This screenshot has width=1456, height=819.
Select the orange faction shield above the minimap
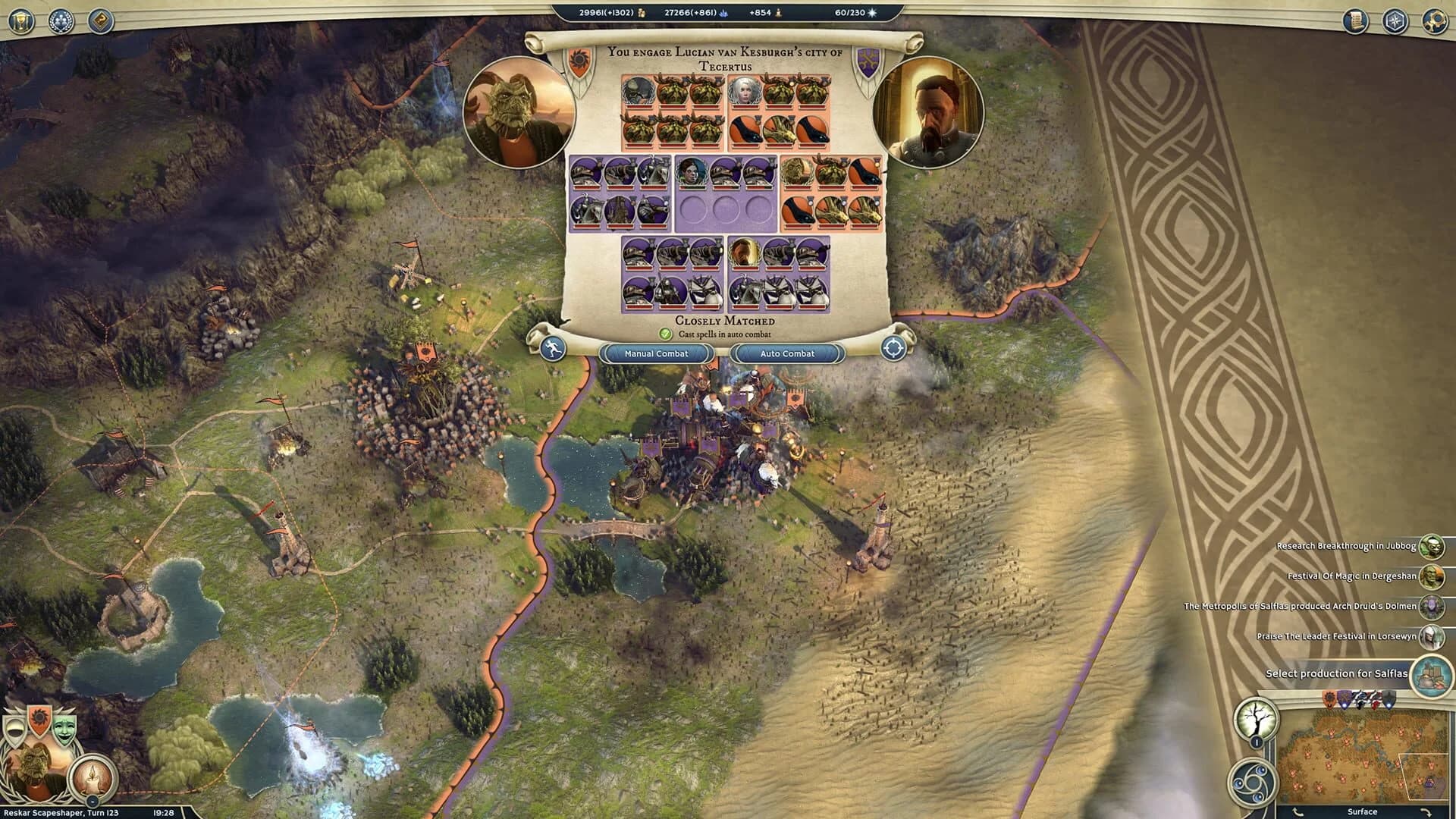pyautogui.click(x=1329, y=698)
